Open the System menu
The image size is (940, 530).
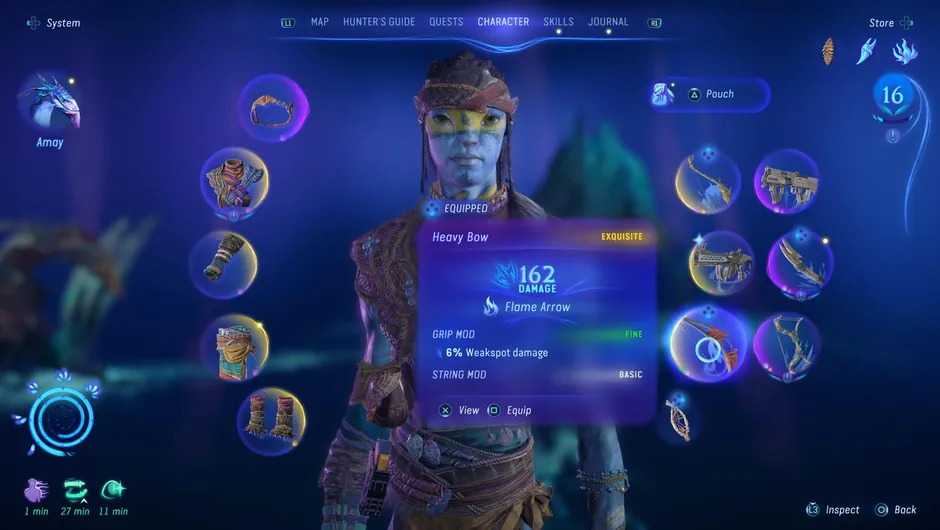point(54,23)
